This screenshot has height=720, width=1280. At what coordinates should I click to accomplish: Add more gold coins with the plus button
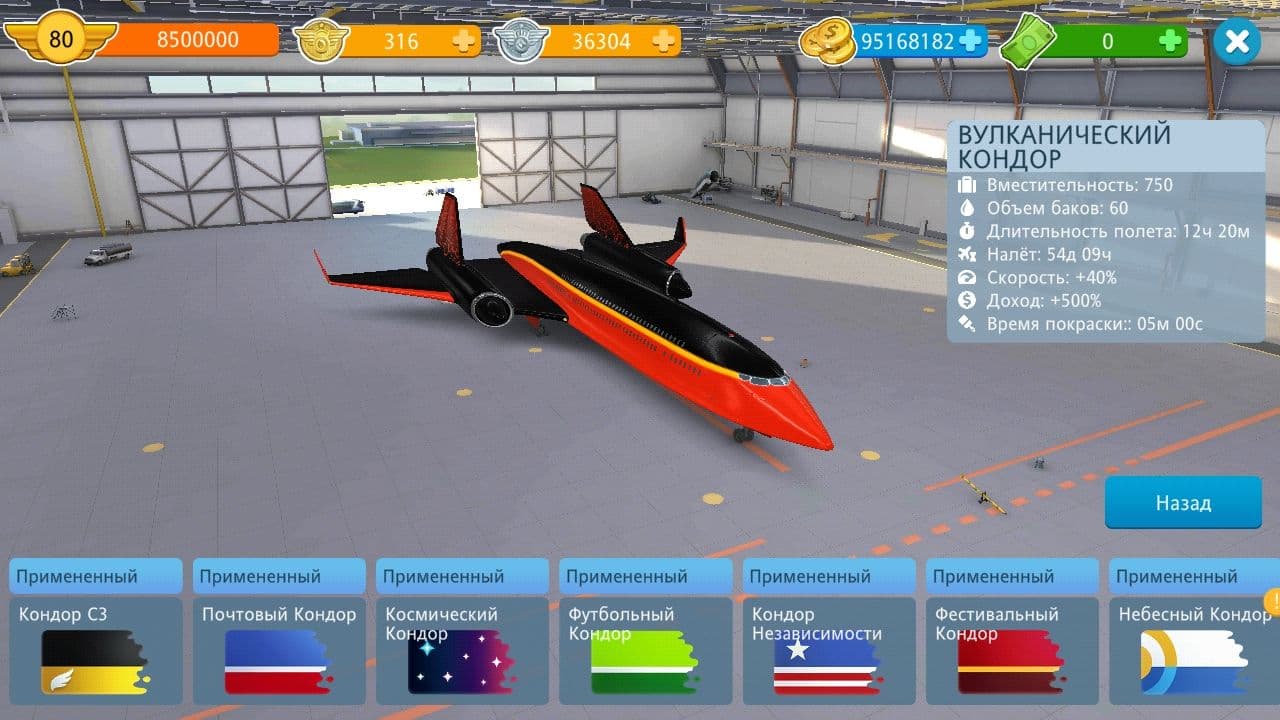pos(970,41)
